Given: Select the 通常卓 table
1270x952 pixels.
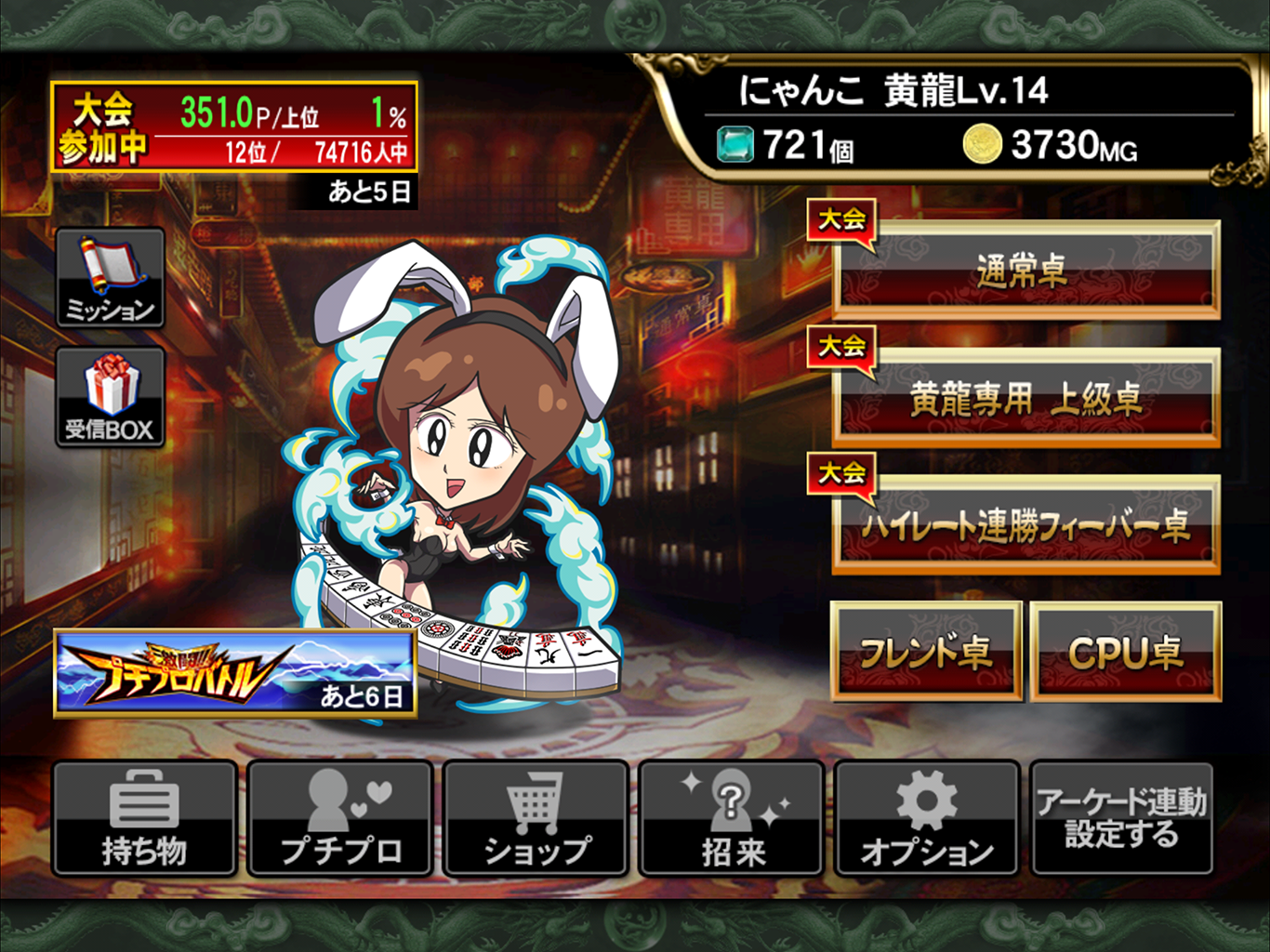Looking at the screenshot, I should (1025, 270).
